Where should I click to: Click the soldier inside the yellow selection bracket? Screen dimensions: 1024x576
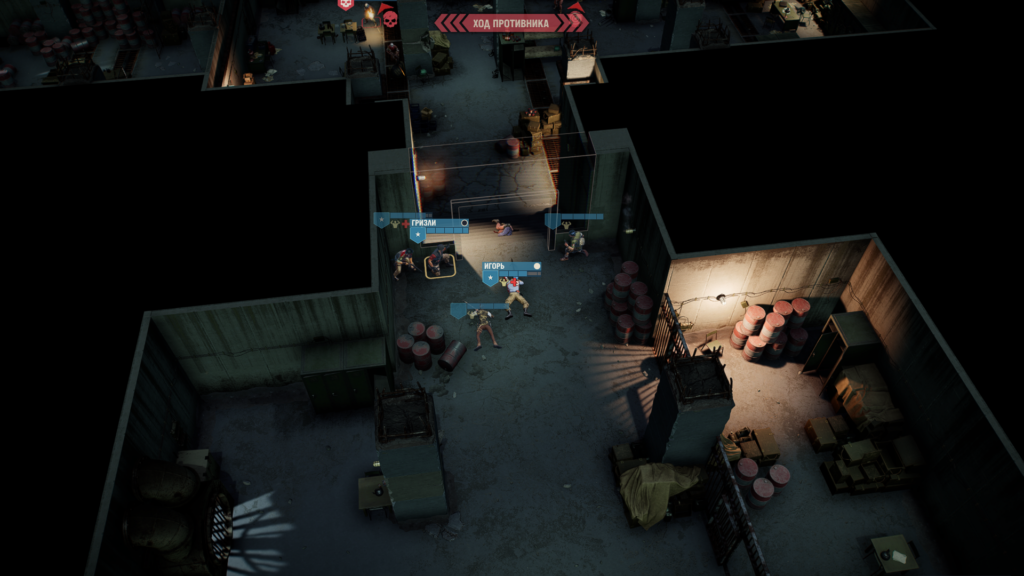[437, 263]
